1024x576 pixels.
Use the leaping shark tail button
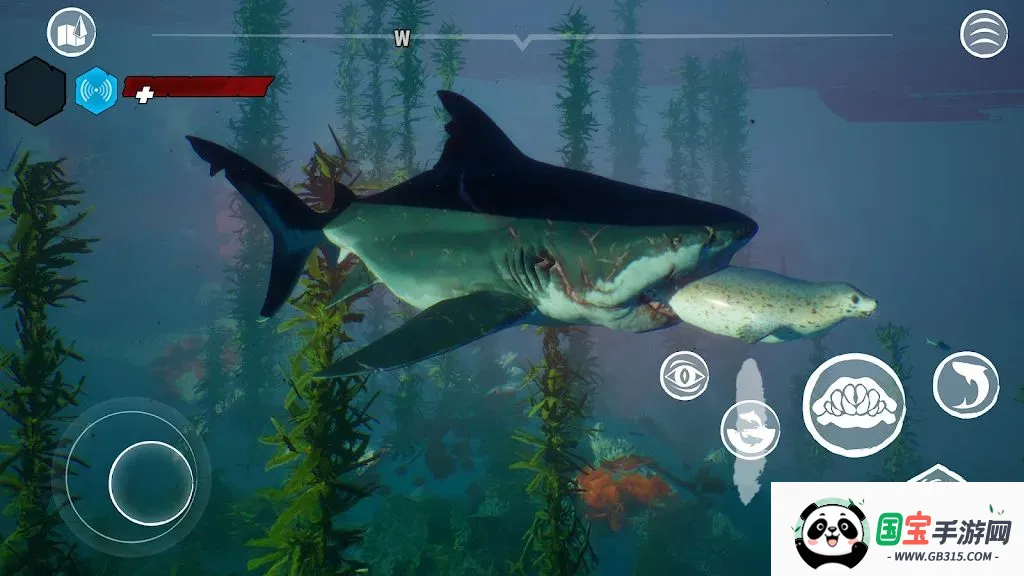[965, 384]
